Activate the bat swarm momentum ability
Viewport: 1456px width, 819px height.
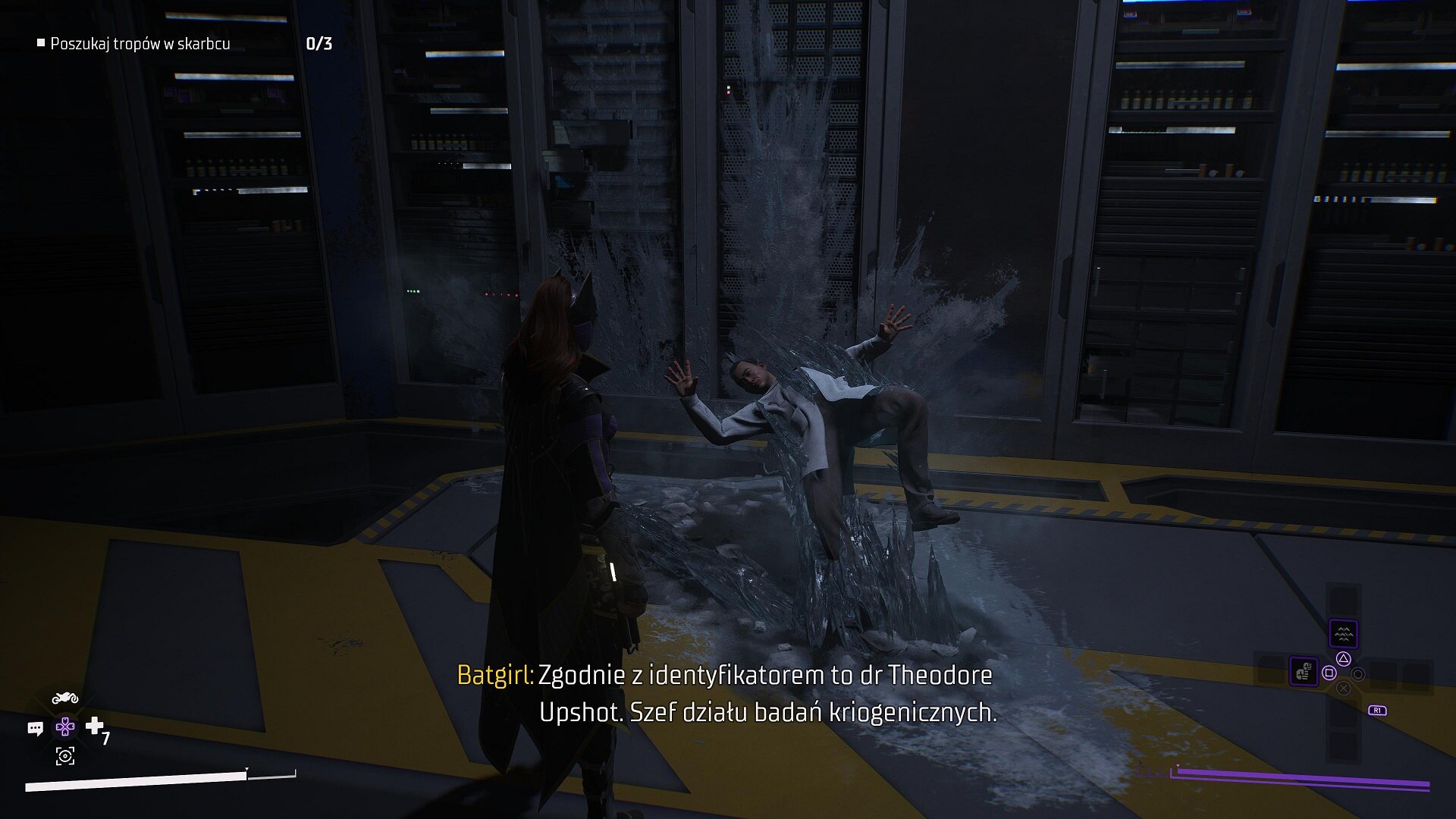click(x=1343, y=633)
